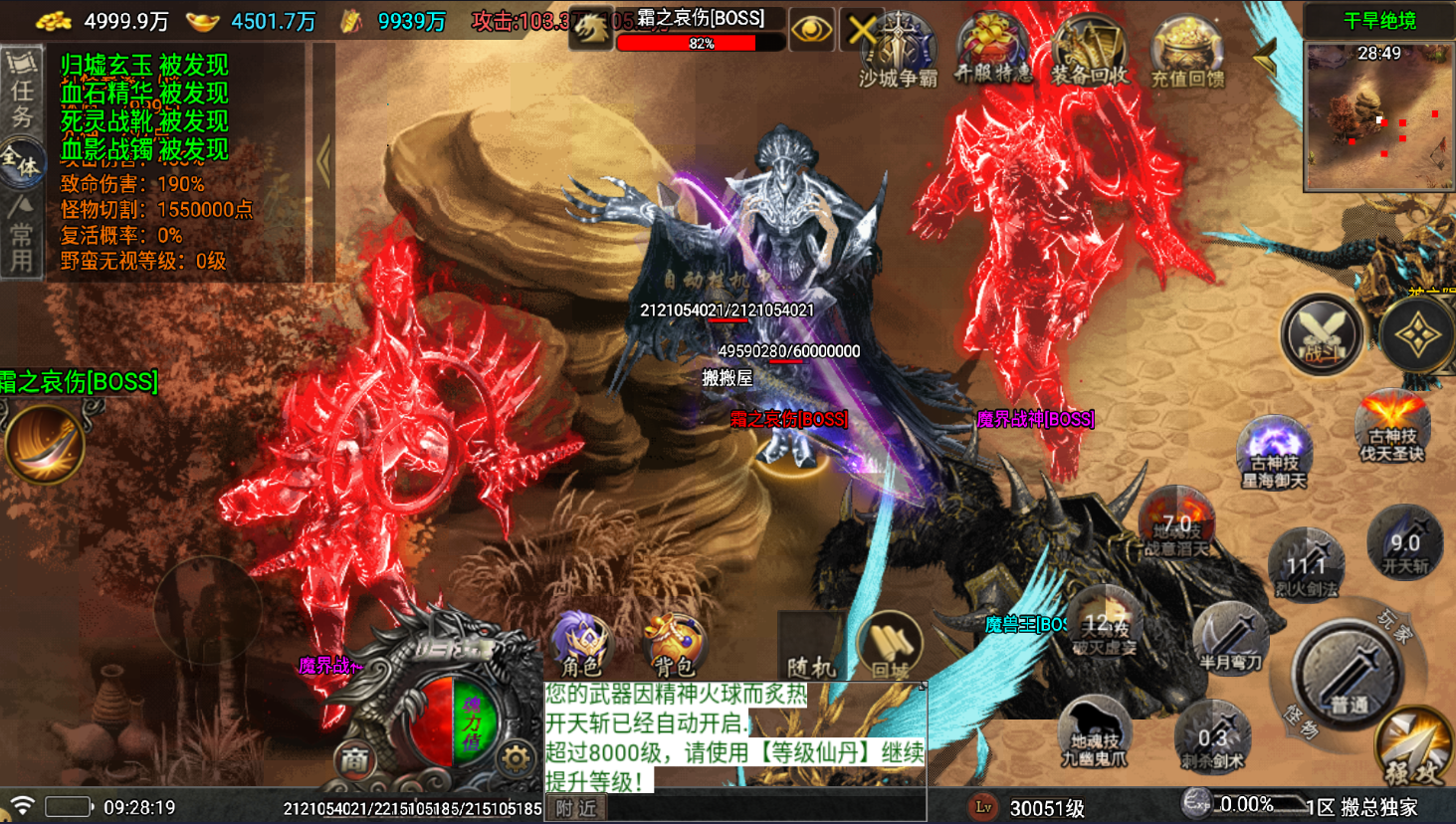The height and width of the screenshot is (824, 1456).
Task: Open the 角色 character sheet
Action: coord(581,645)
